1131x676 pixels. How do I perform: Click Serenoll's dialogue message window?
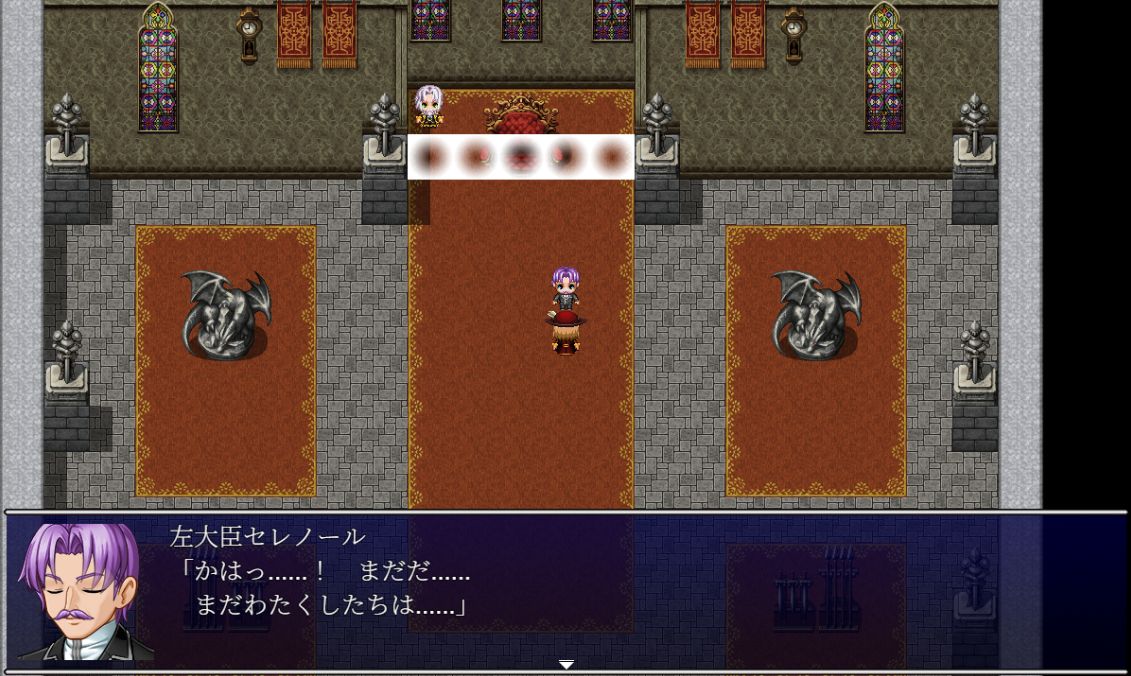[640, 592]
